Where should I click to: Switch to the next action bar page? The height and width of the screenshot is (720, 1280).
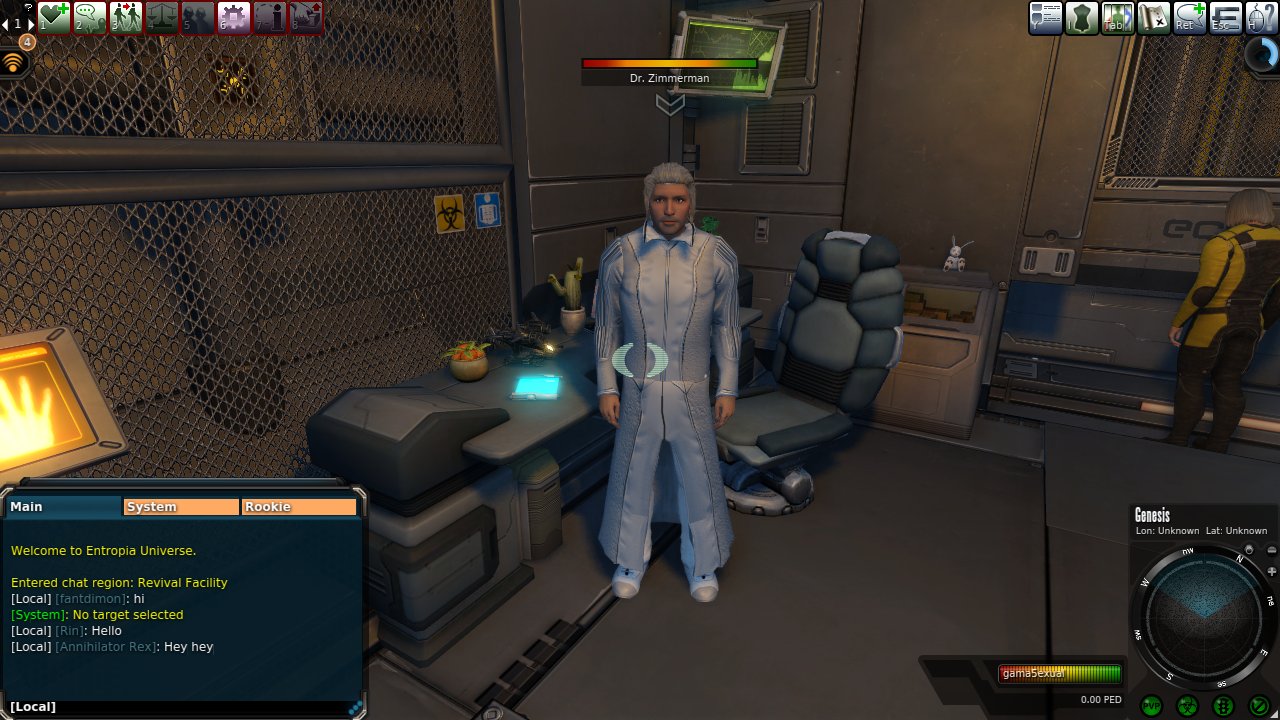31,23
